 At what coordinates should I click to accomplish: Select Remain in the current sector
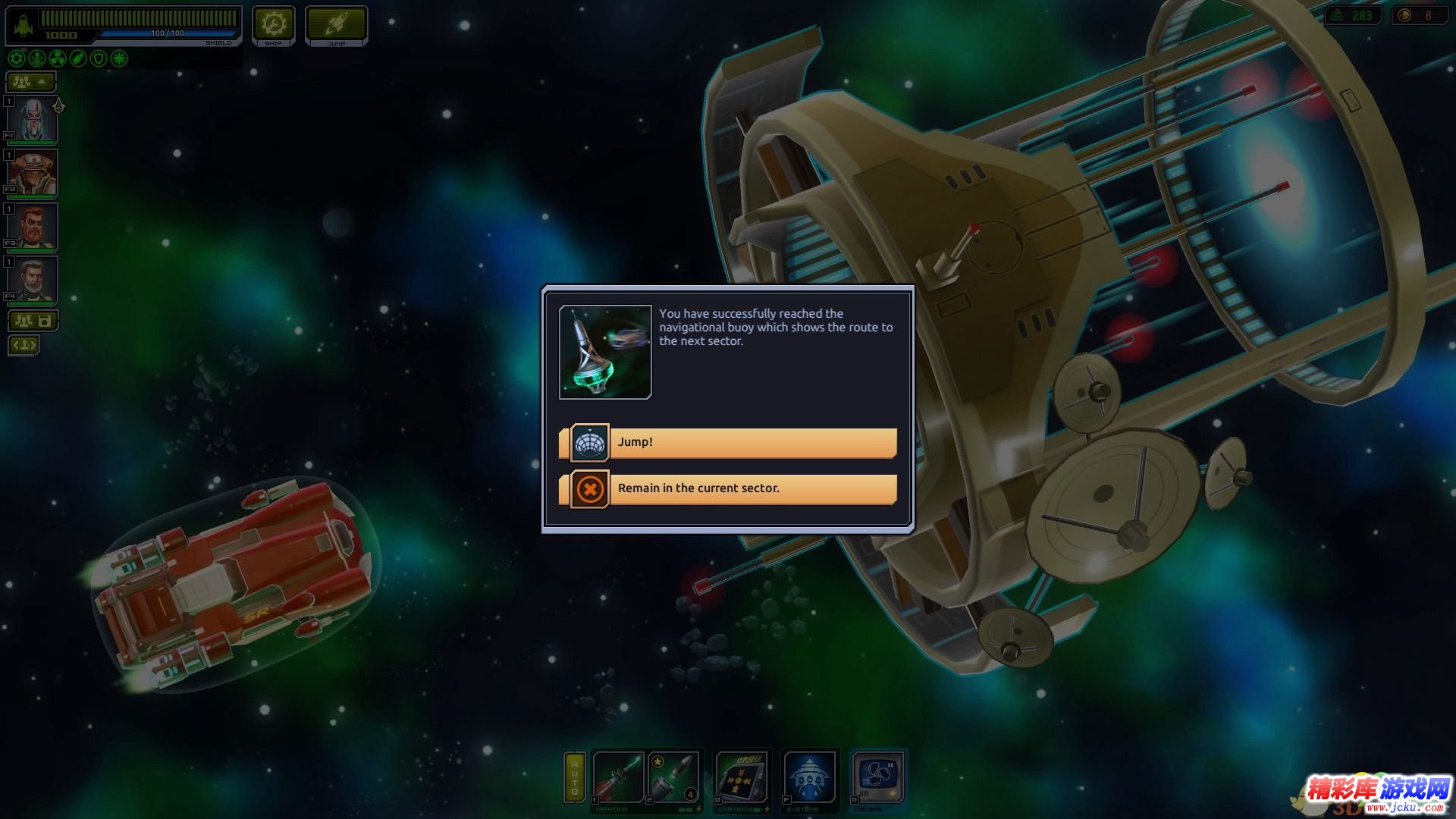(x=728, y=489)
